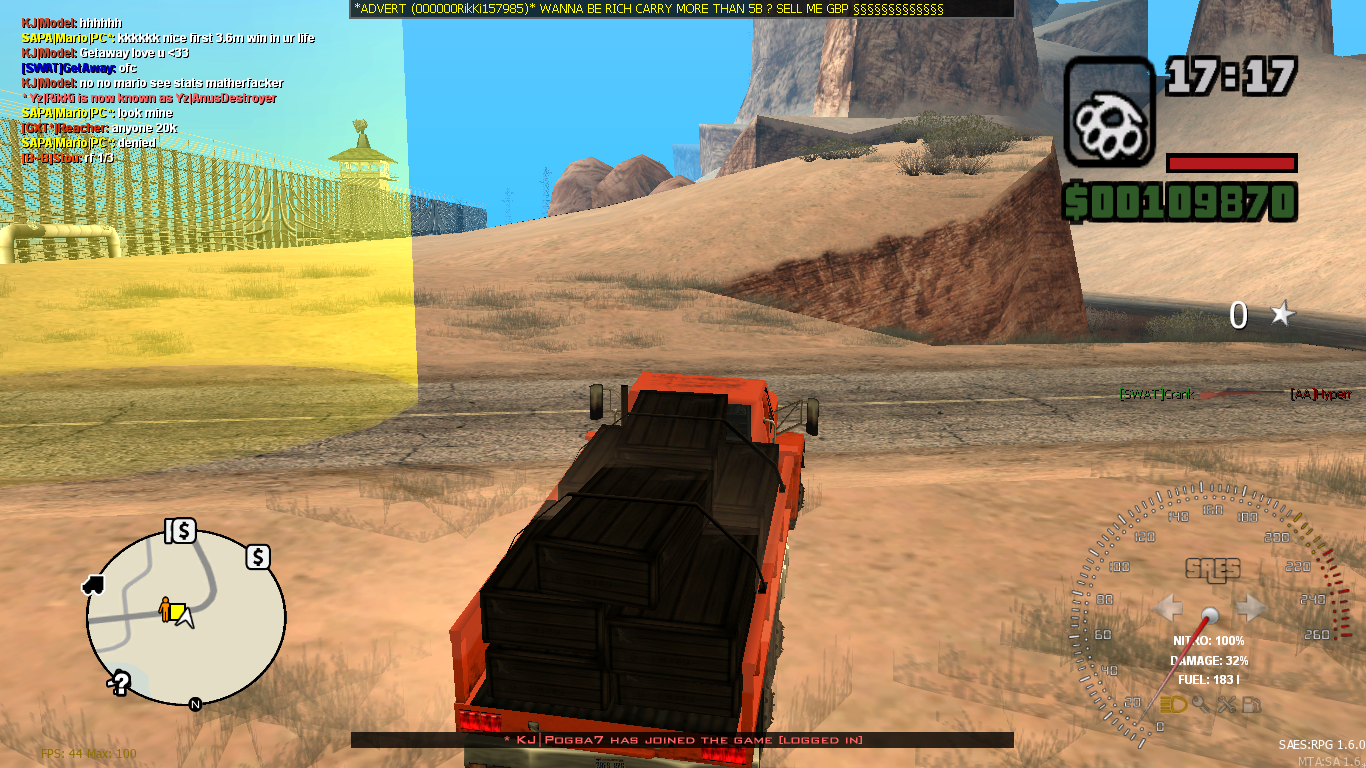Image resolution: width=1366 pixels, height=768 pixels.
Task: Select the wrench repair icon on speedometer
Action: coord(1227,705)
